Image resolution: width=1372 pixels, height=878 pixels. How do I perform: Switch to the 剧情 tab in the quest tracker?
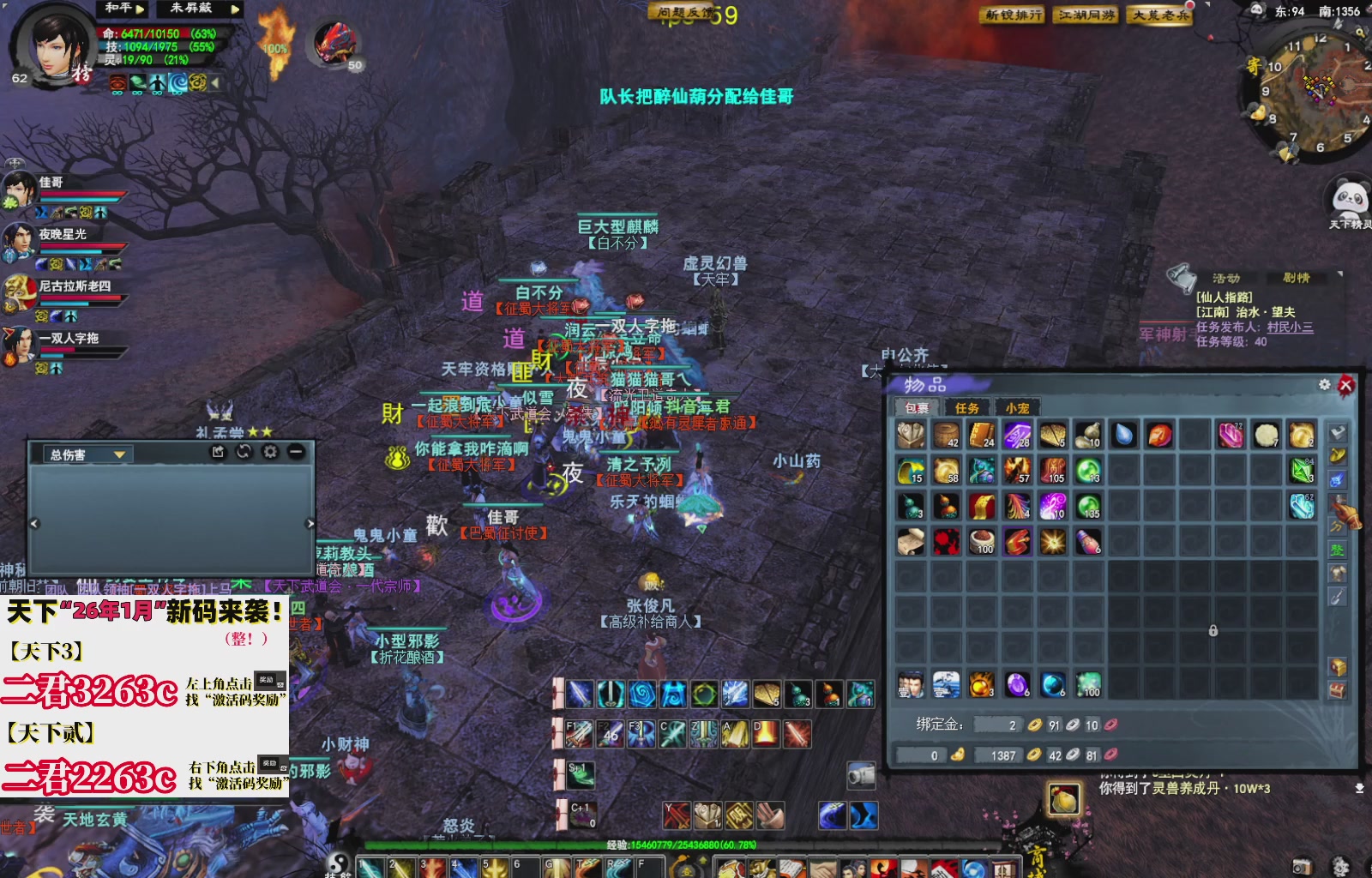click(x=1297, y=278)
